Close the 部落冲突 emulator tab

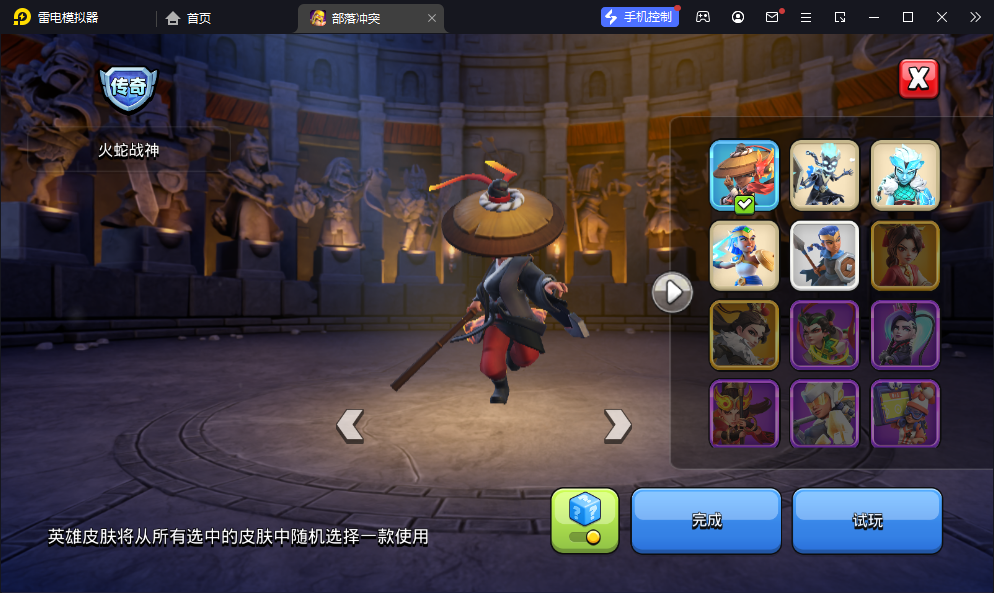(432, 17)
